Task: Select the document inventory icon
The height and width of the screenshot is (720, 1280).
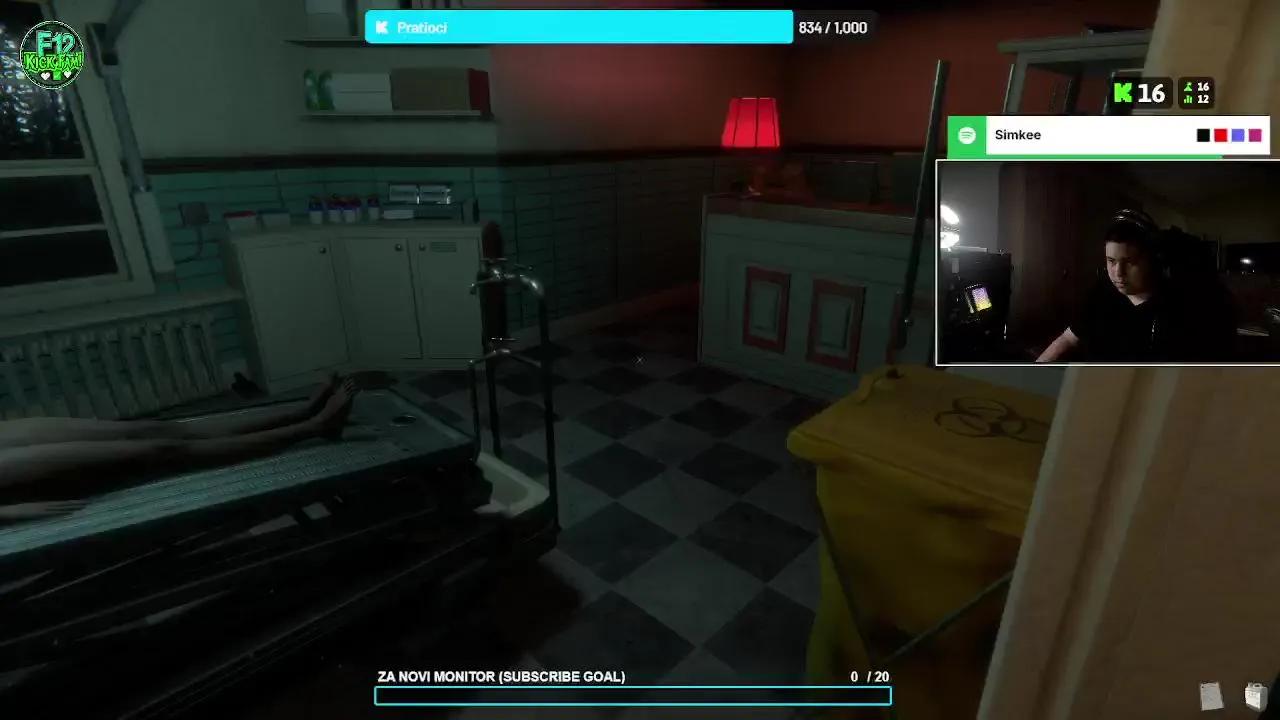Action: pyautogui.click(x=1211, y=696)
